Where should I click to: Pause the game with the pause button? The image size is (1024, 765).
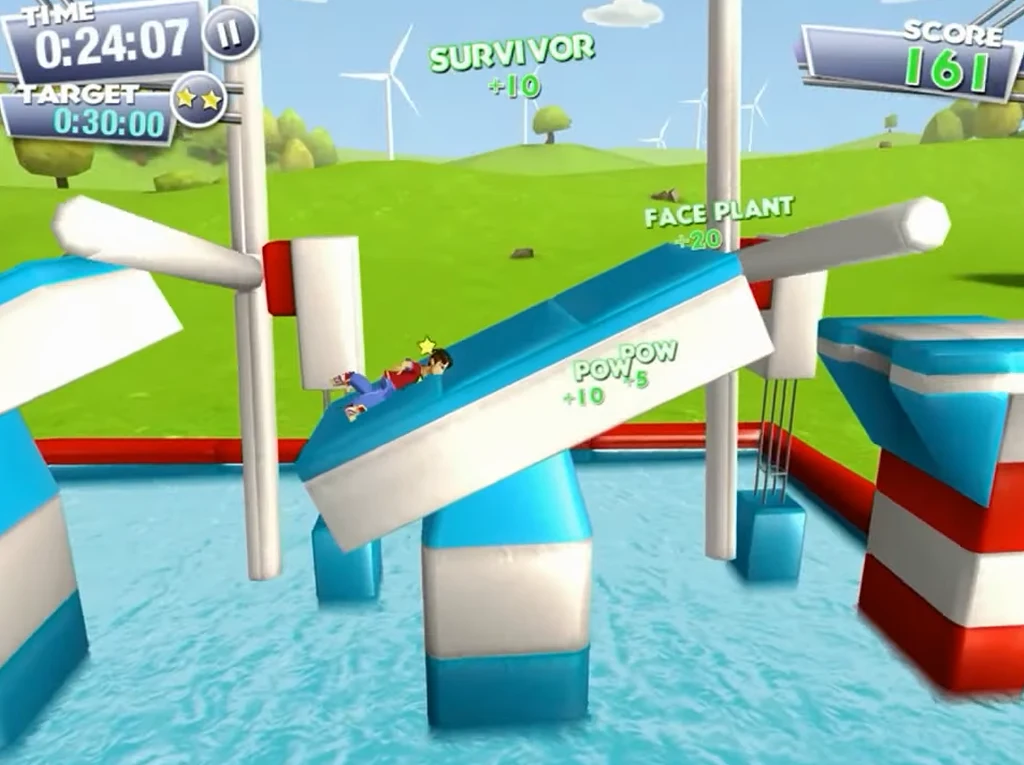pyautogui.click(x=230, y=33)
